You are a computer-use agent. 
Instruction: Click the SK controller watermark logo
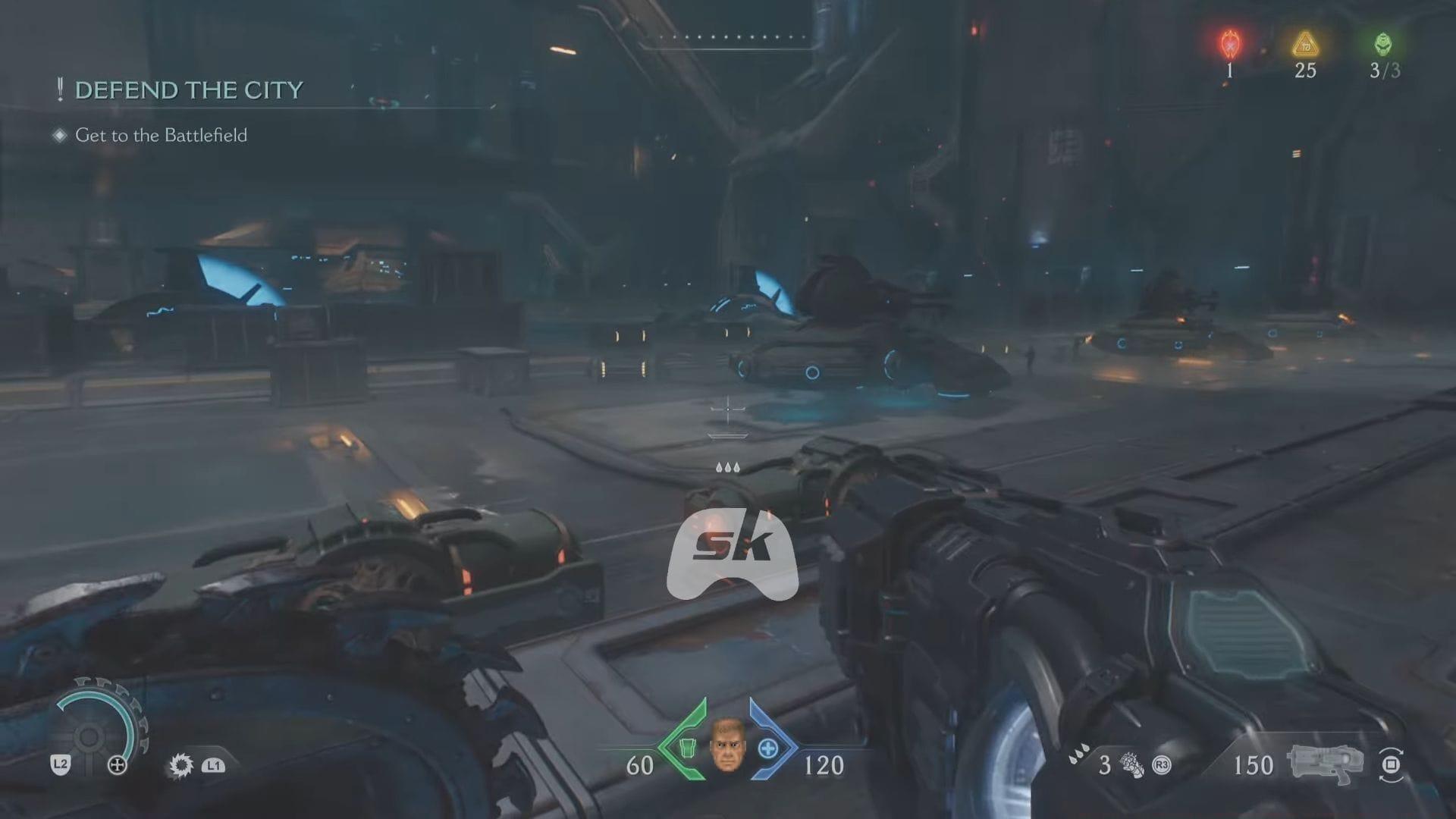point(732,554)
